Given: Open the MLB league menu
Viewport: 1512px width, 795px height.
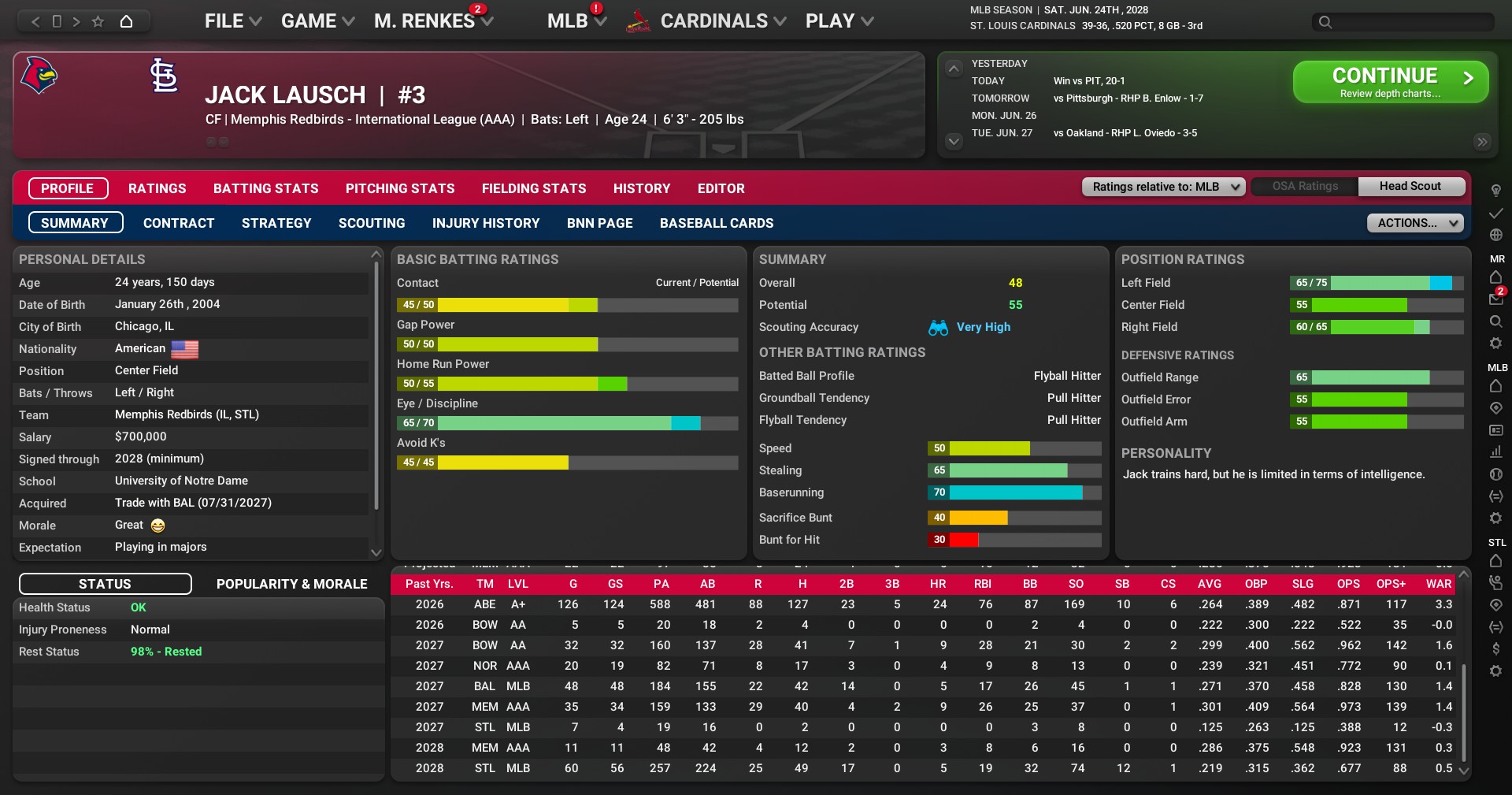Looking at the screenshot, I should tap(576, 21).
